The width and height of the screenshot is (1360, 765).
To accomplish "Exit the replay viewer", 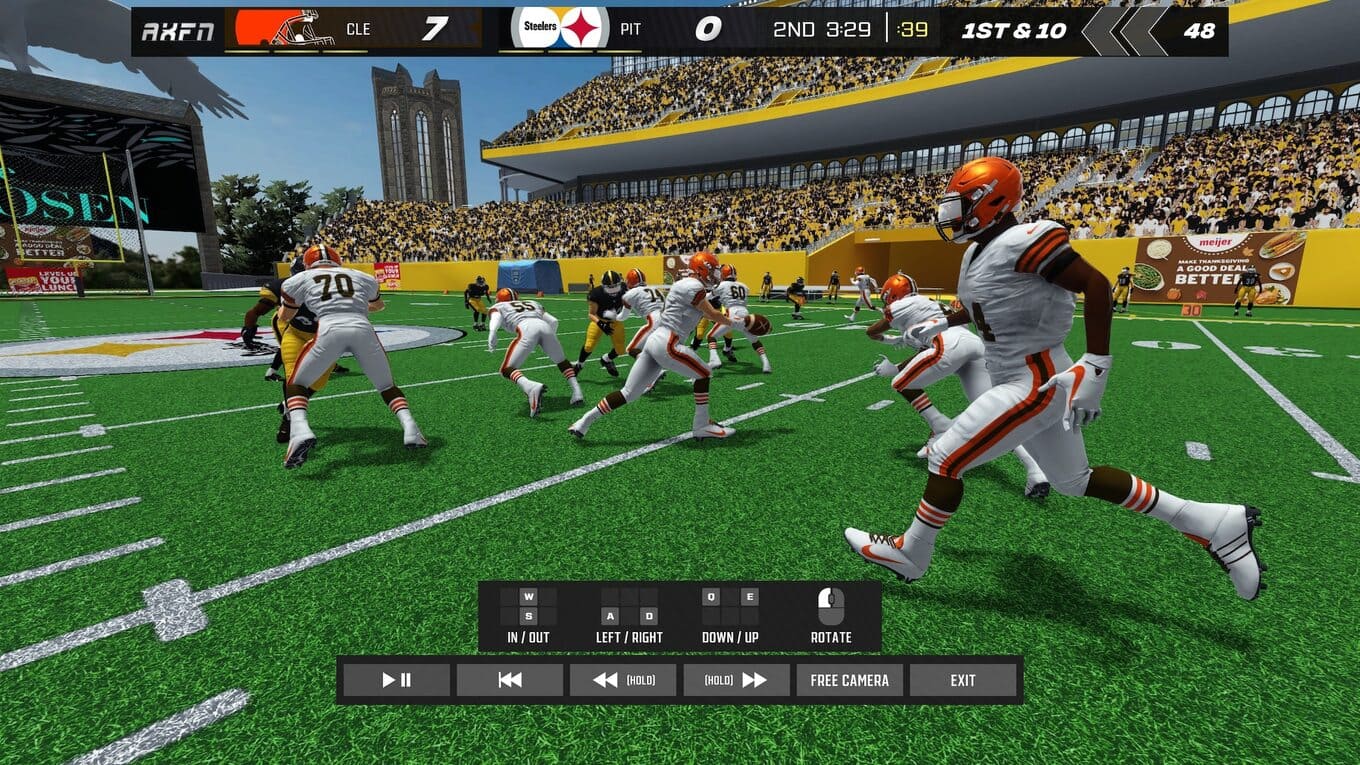I will click(963, 680).
